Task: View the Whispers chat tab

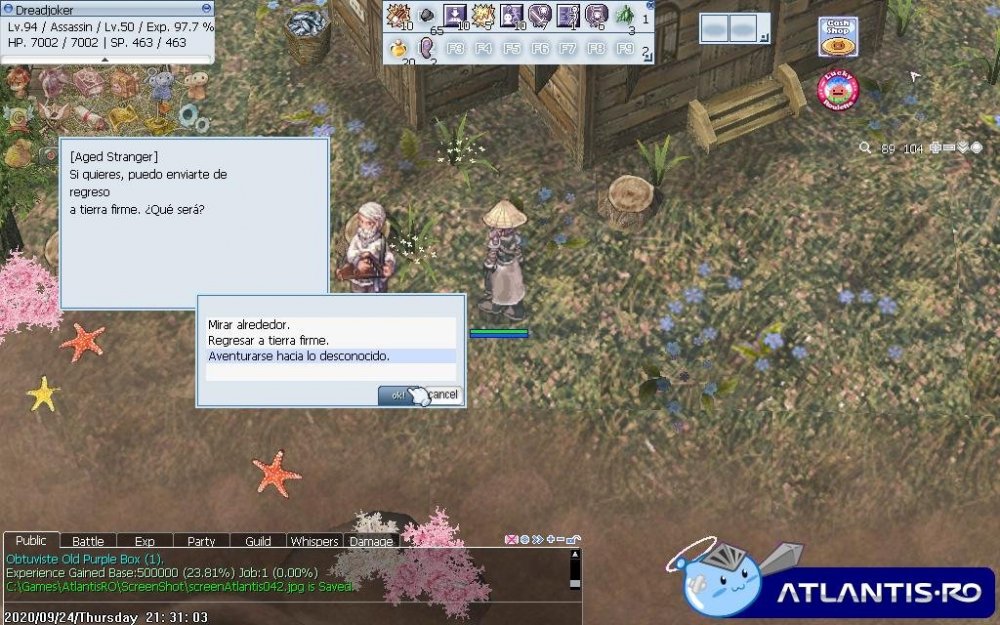Action: point(314,541)
